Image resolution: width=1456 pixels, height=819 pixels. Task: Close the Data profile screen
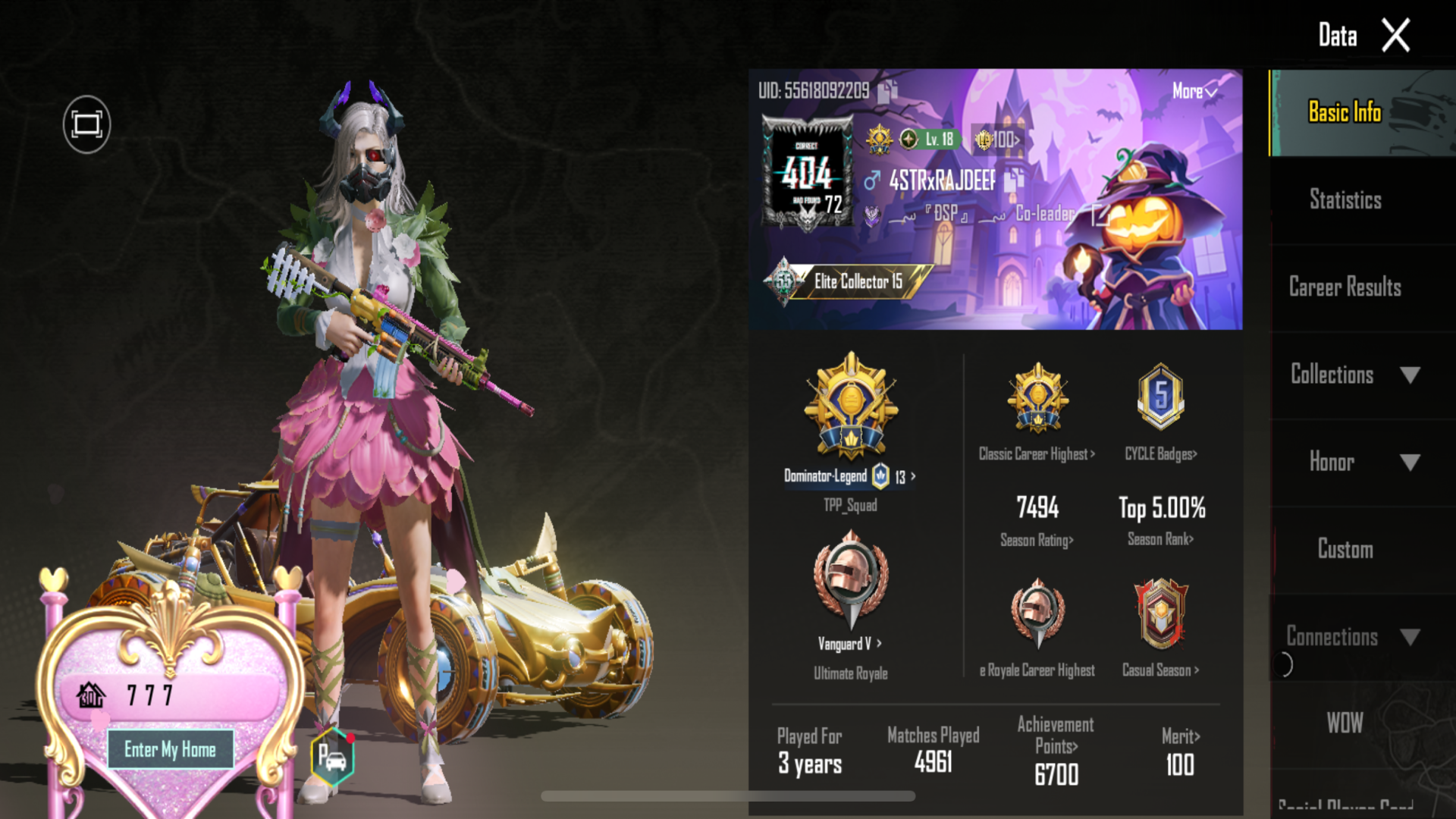coord(1395,36)
